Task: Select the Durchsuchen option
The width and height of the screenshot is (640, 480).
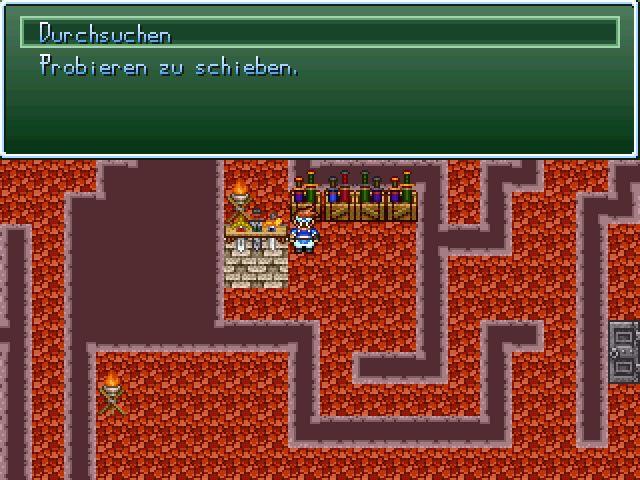Action: 105,34
